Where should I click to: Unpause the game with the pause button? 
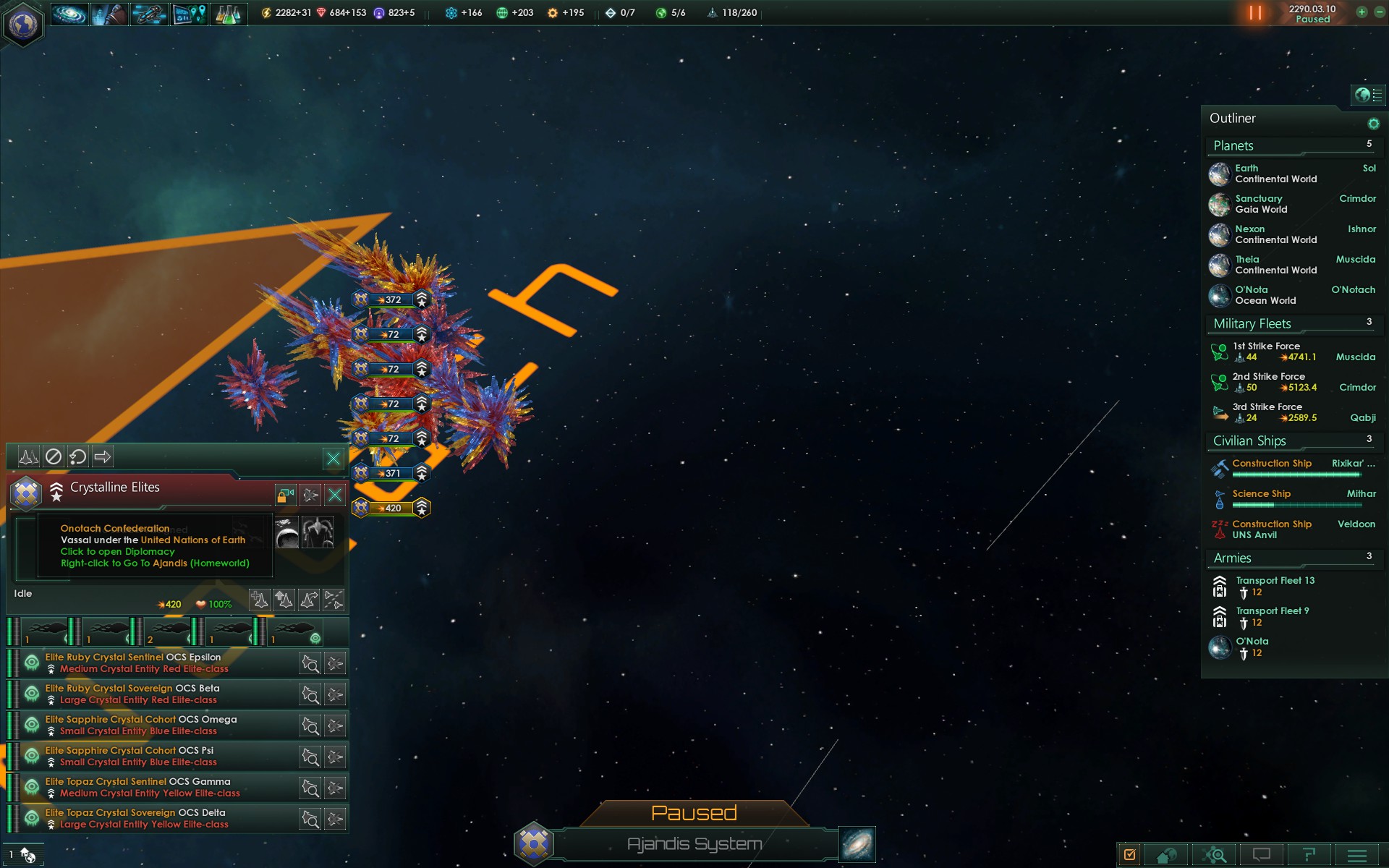coord(1255,13)
